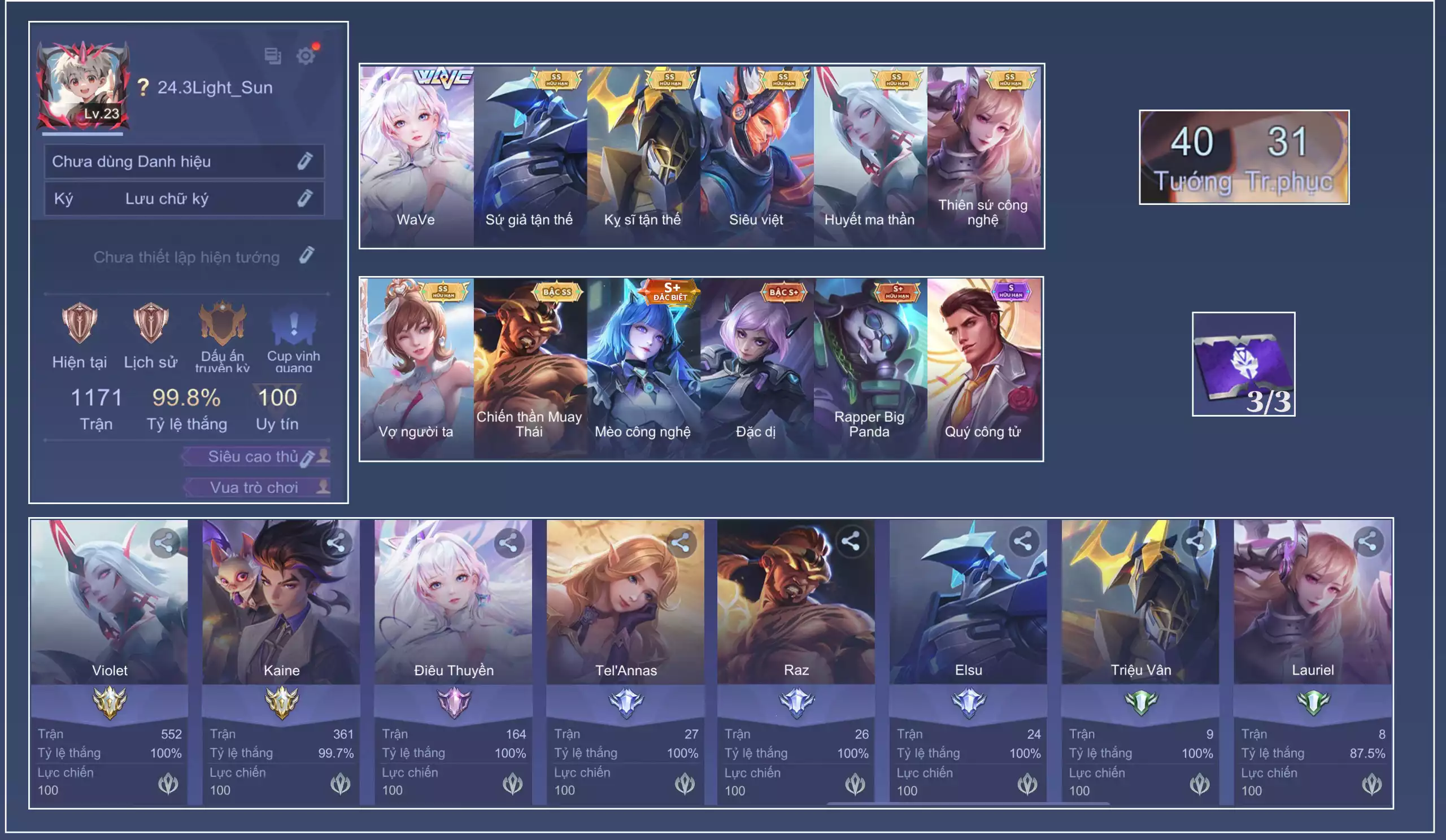Edit the Siêu cao thủ tag

click(x=308, y=458)
